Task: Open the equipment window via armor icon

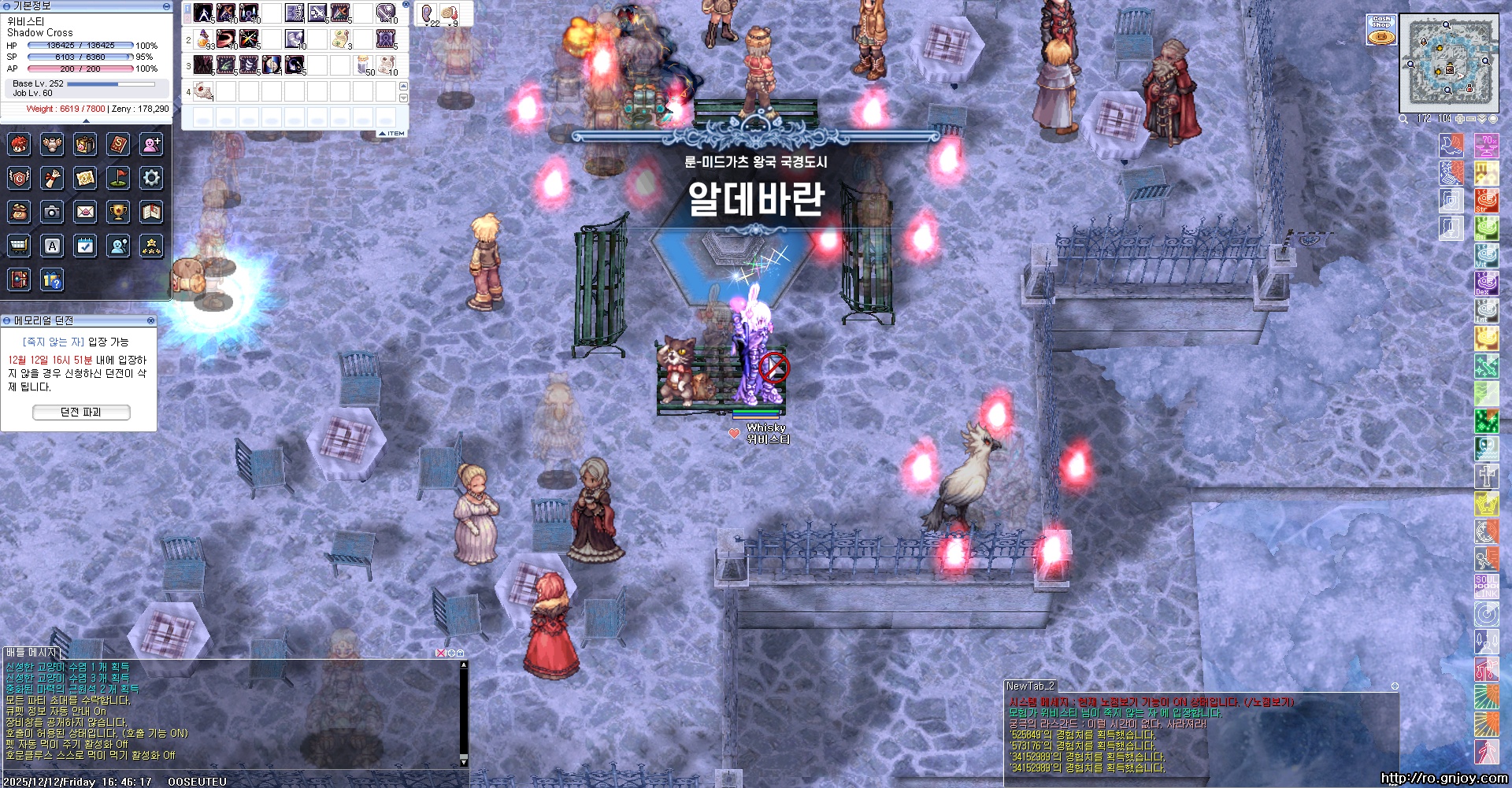Action: pyautogui.click(x=52, y=146)
